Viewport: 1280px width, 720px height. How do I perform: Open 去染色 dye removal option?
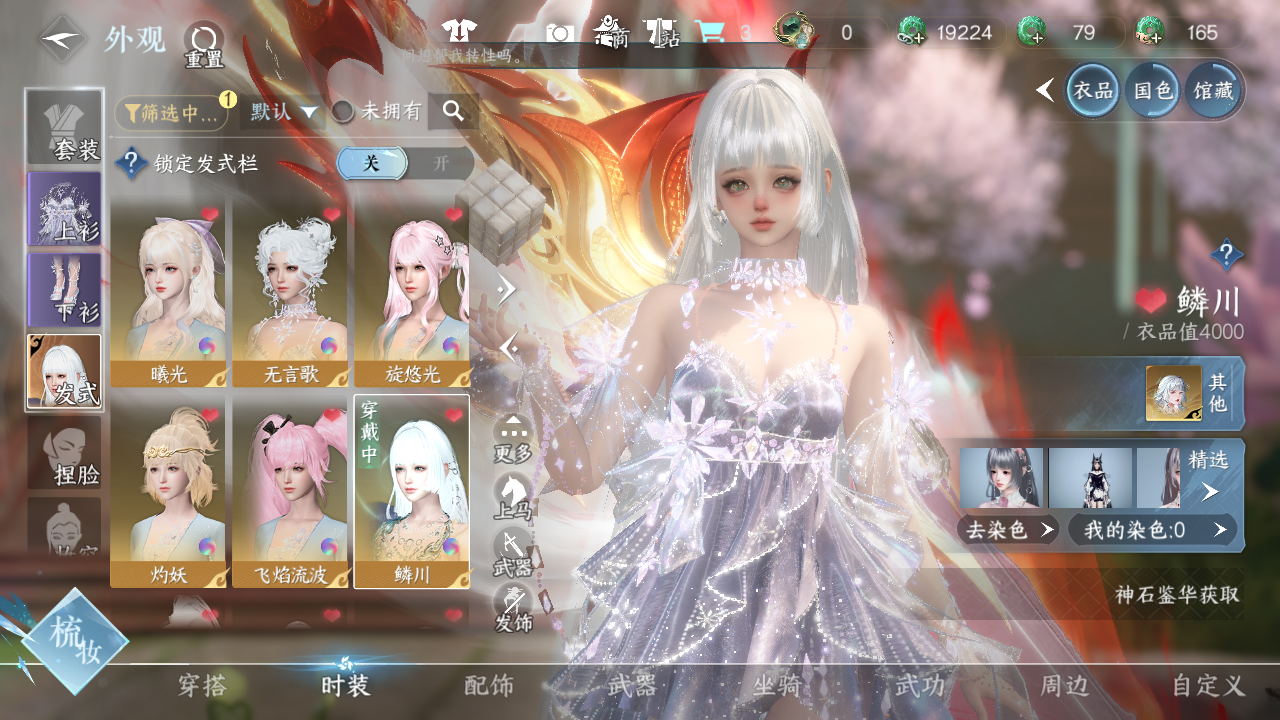coord(1008,530)
